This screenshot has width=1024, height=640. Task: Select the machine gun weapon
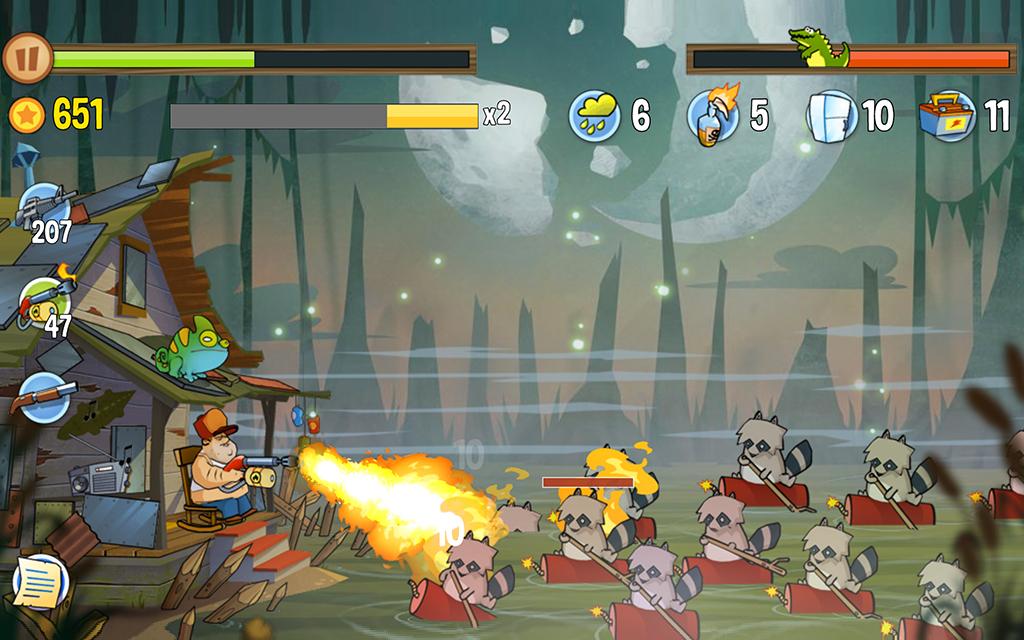pos(41,207)
